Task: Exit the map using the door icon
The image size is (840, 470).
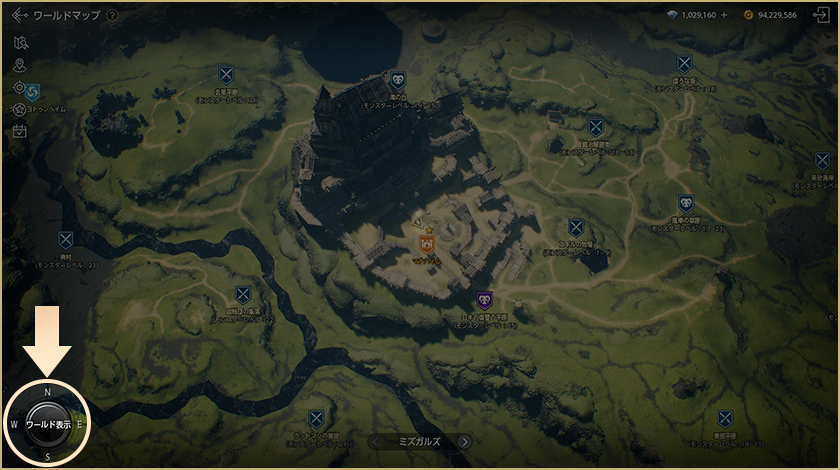Action: point(820,16)
